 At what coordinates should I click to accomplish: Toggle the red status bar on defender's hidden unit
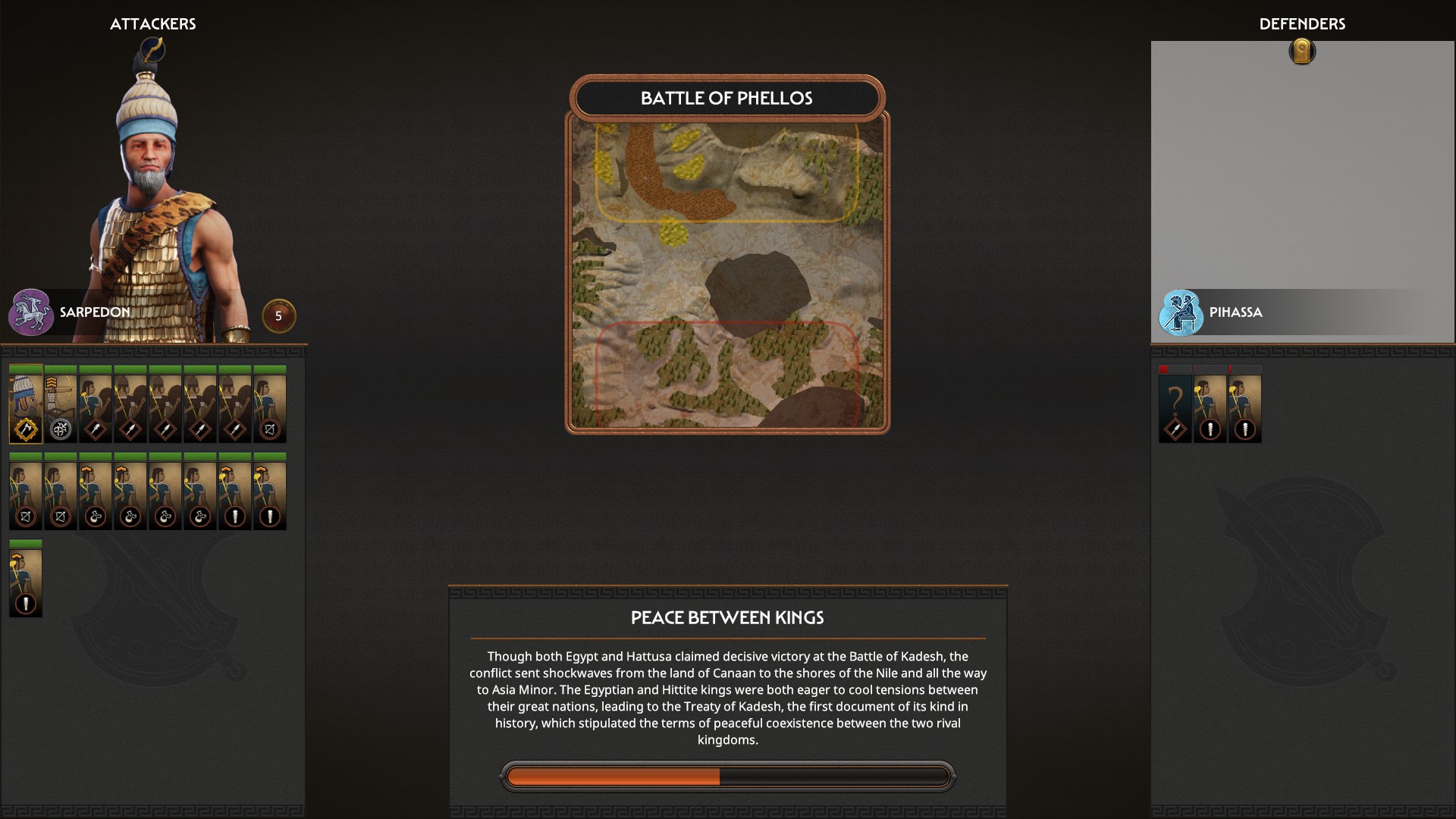click(1163, 369)
